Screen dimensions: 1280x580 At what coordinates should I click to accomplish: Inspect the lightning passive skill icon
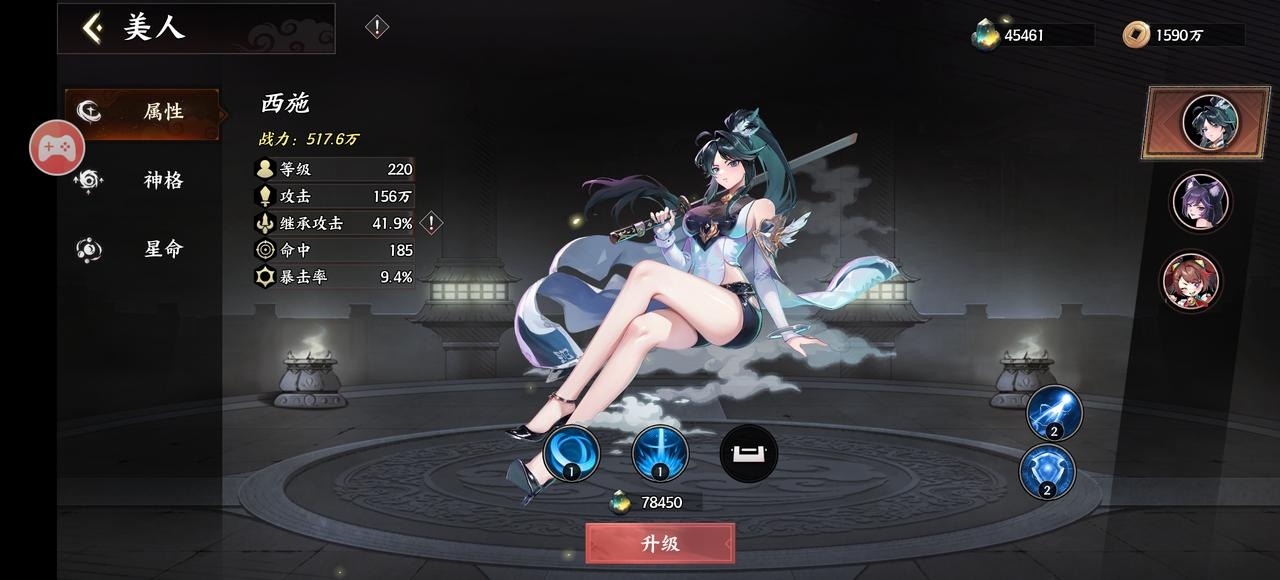tap(1054, 412)
